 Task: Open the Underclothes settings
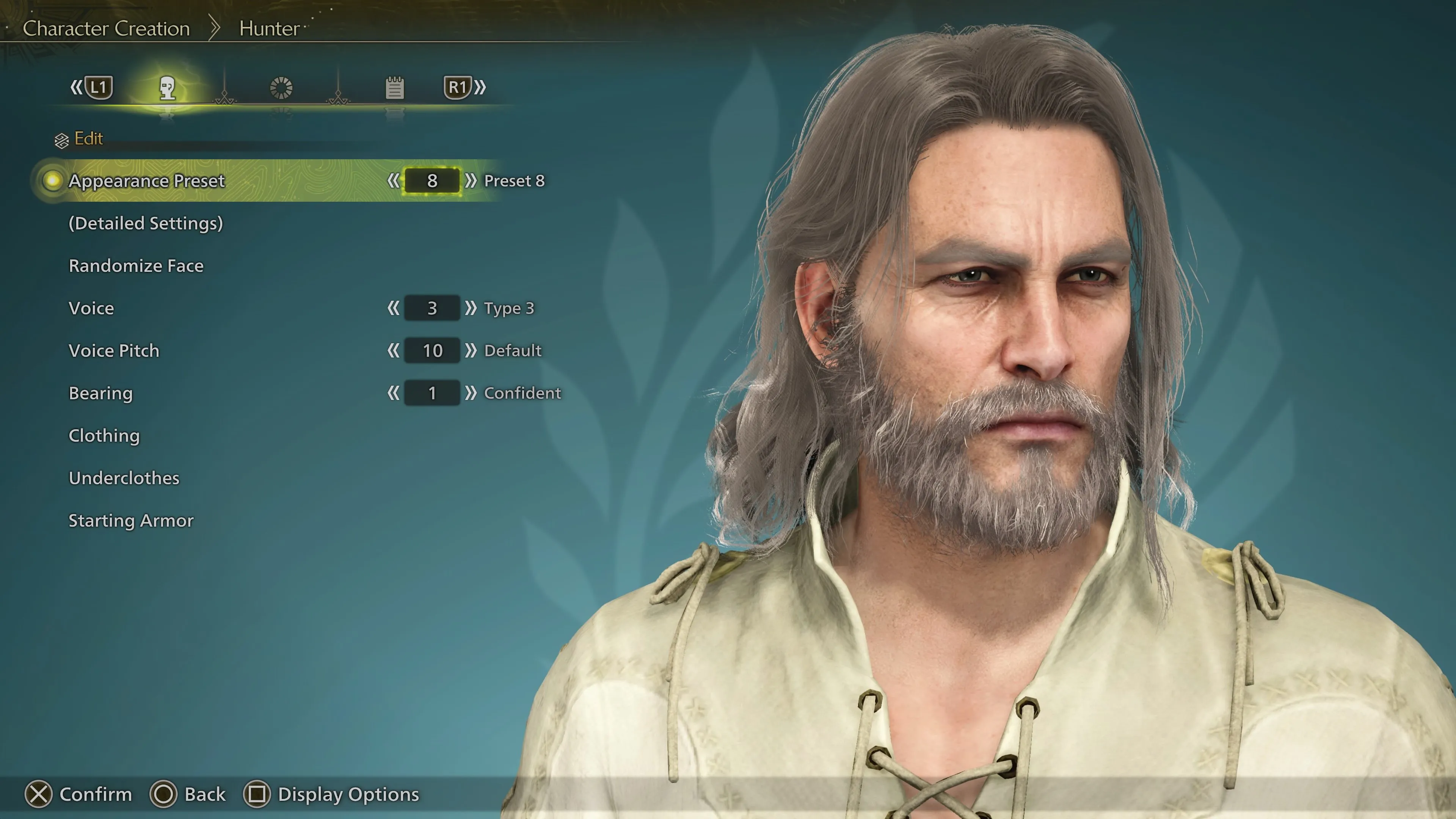[124, 478]
